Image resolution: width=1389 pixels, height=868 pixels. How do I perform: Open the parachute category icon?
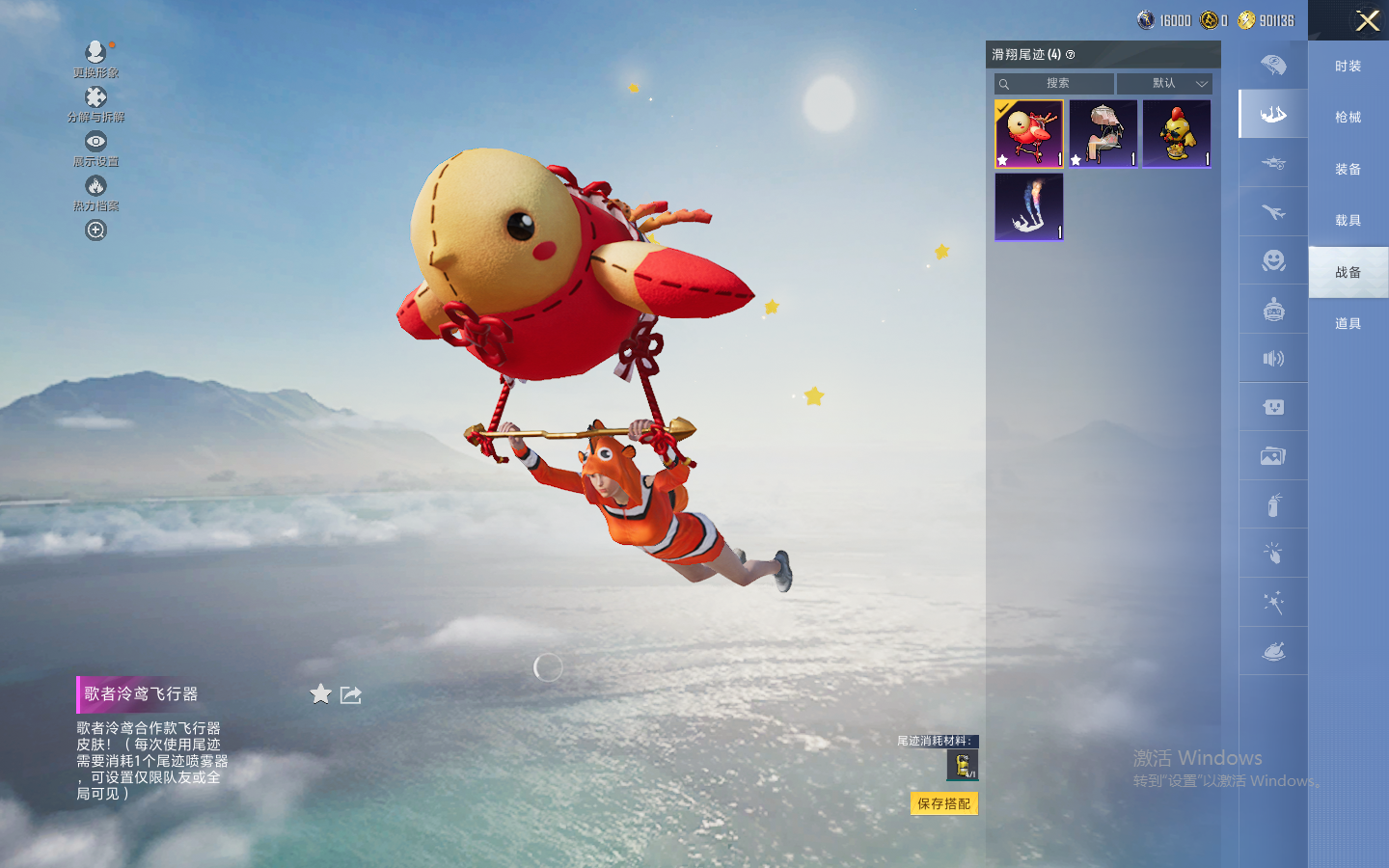pos(1273,66)
